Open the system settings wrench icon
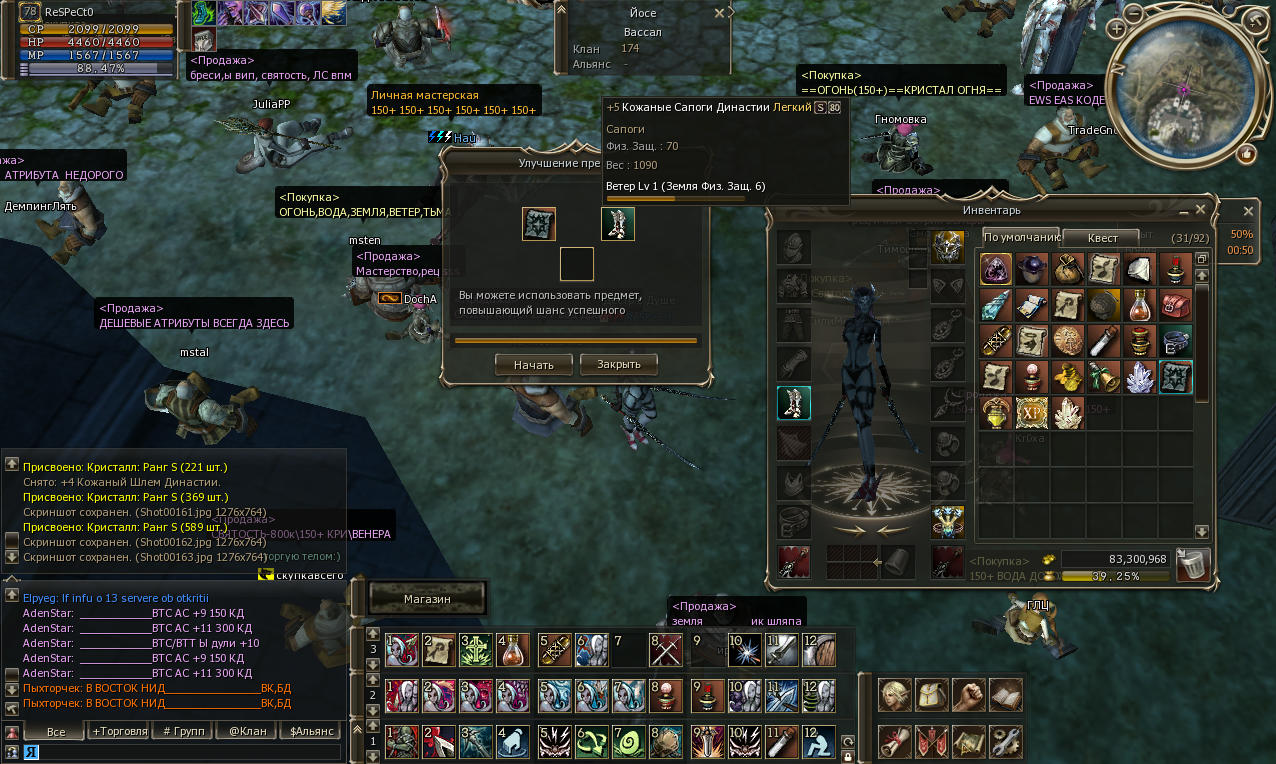This screenshot has height=764, width=1276. pos(1005,741)
